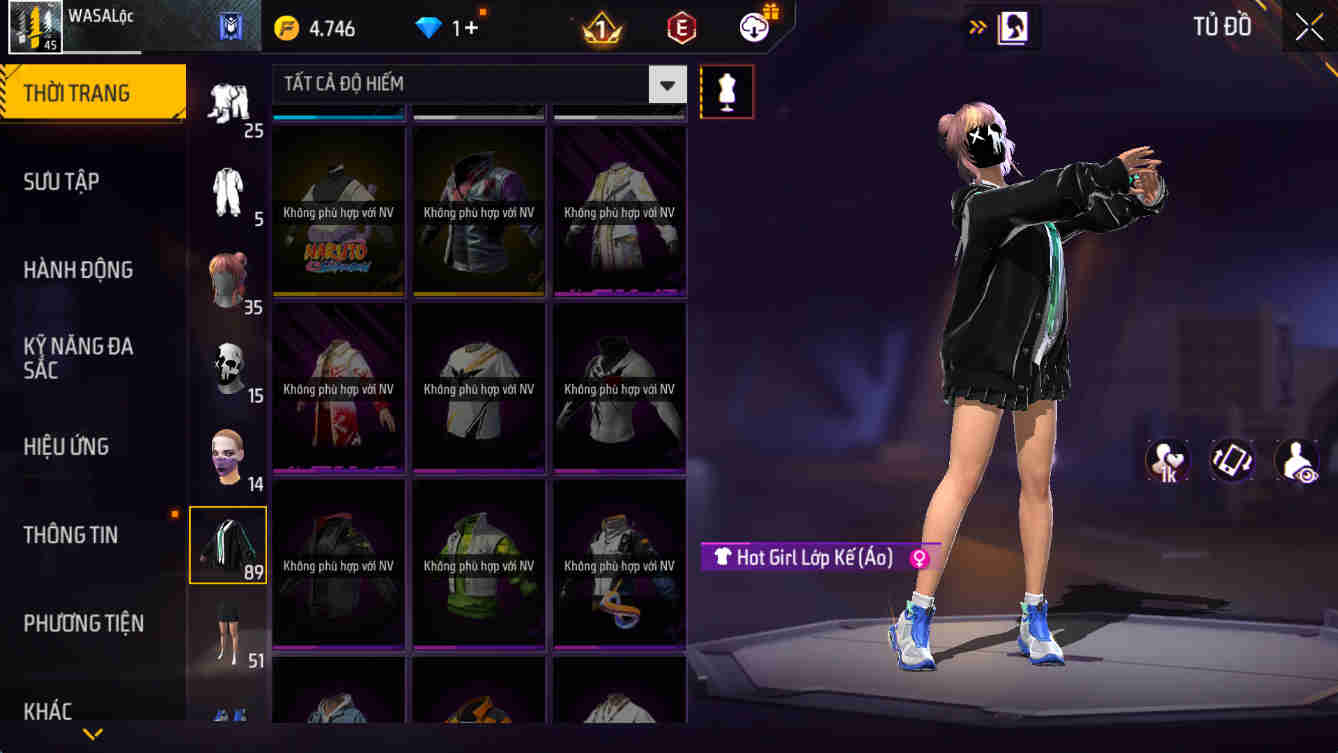Screen dimensions: 1338x753
Task: Click the mannequin preview icon above the item grid
Action: 727,91
